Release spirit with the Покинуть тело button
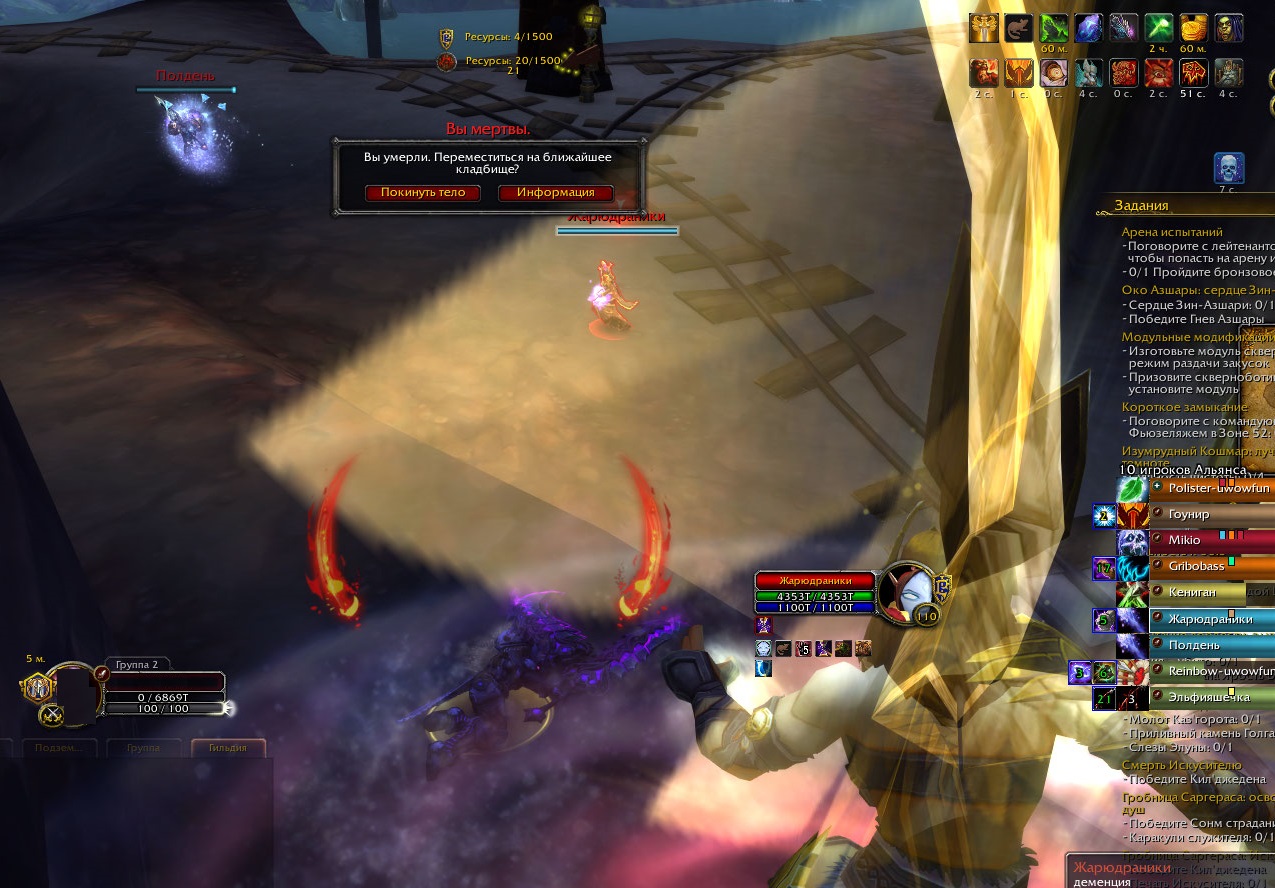The image size is (1275, 888). click(x=423, y=192)
